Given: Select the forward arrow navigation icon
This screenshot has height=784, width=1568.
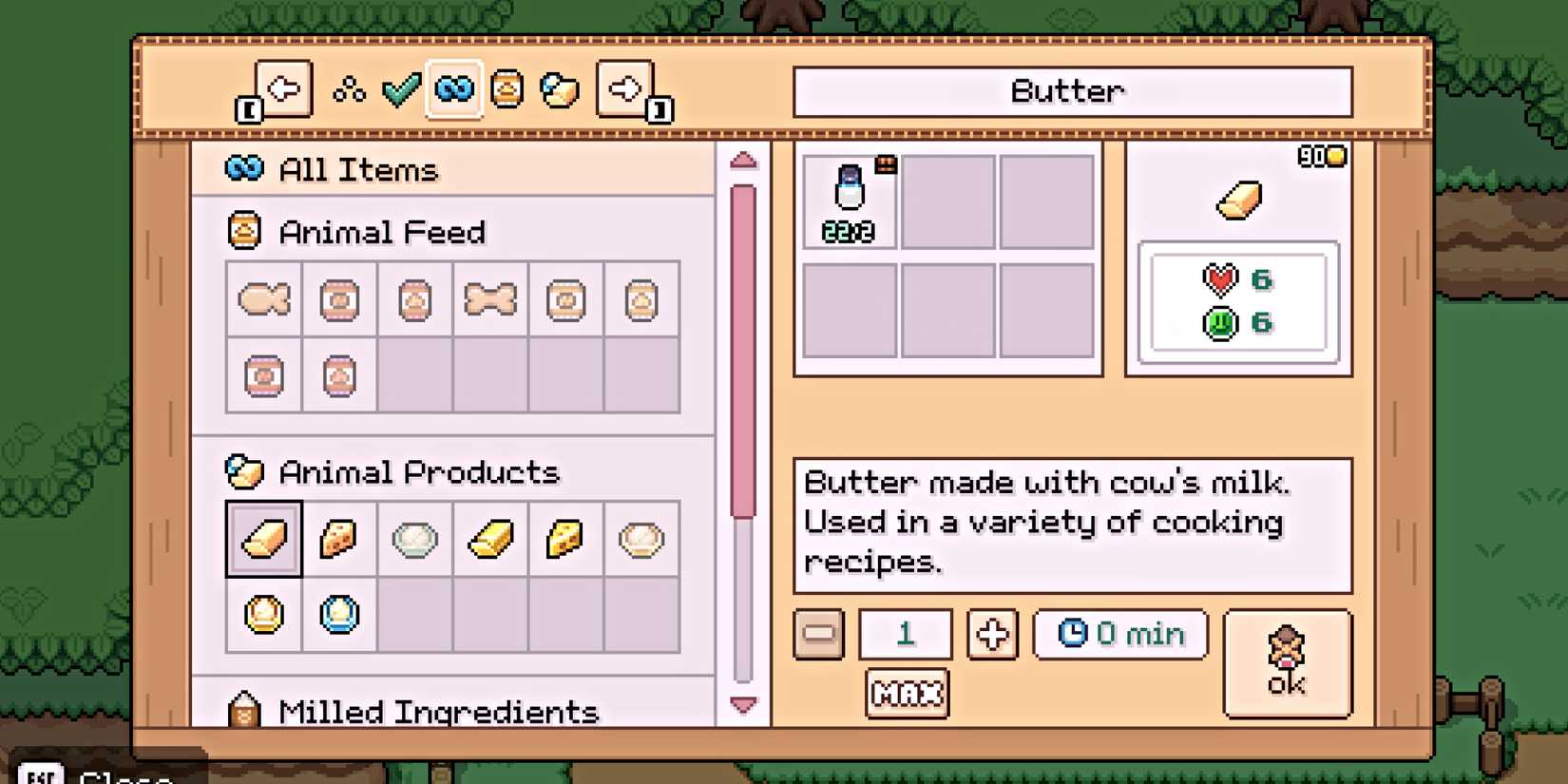Looking at the screenshot, I should [624, 87].
